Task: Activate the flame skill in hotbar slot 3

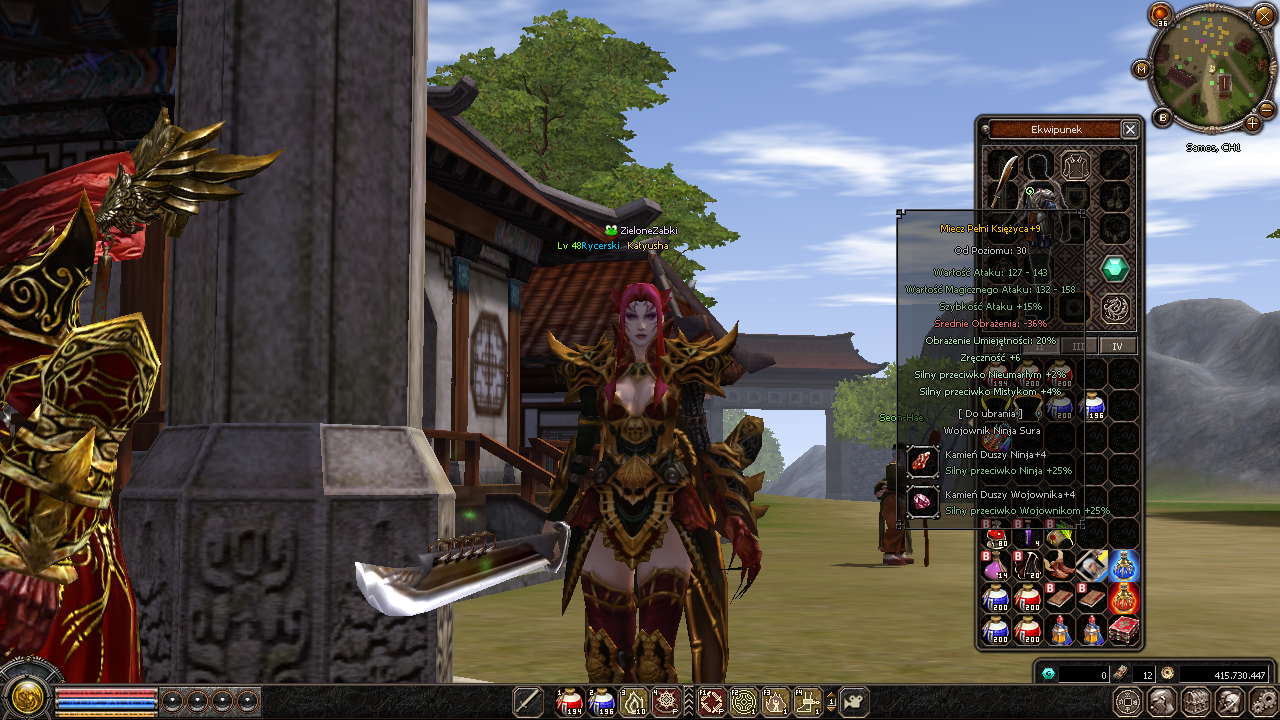Action: pyautogui.click(x=635, y=702)
